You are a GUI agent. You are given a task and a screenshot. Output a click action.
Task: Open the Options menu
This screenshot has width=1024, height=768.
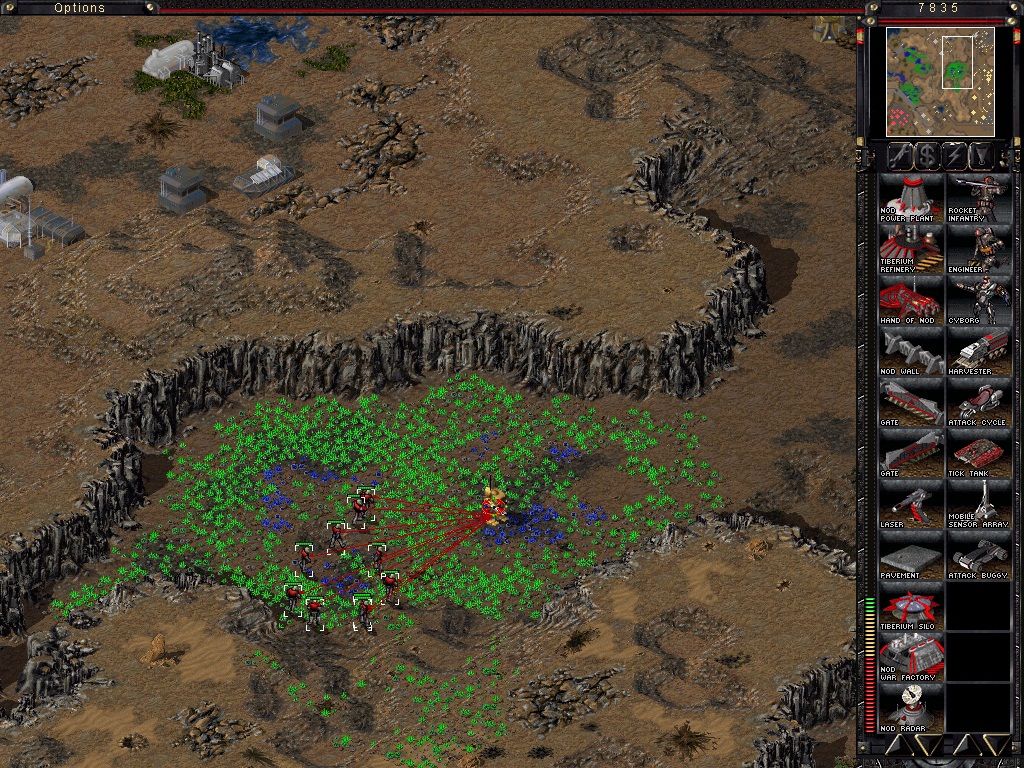click(x=79, y=8)
